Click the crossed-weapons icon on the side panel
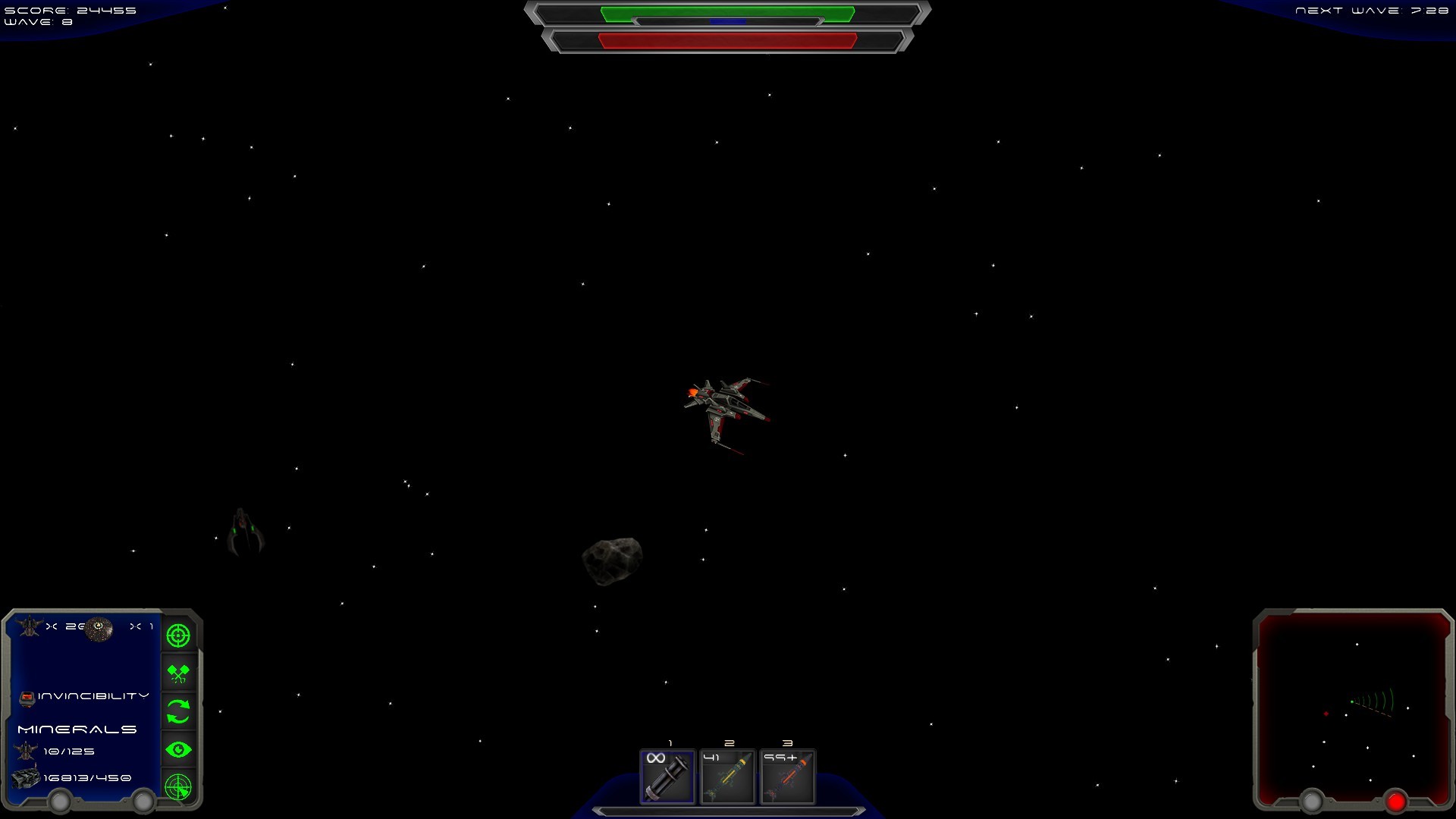1456x819 pixels. pyautogui.click(x=179, y=673)
